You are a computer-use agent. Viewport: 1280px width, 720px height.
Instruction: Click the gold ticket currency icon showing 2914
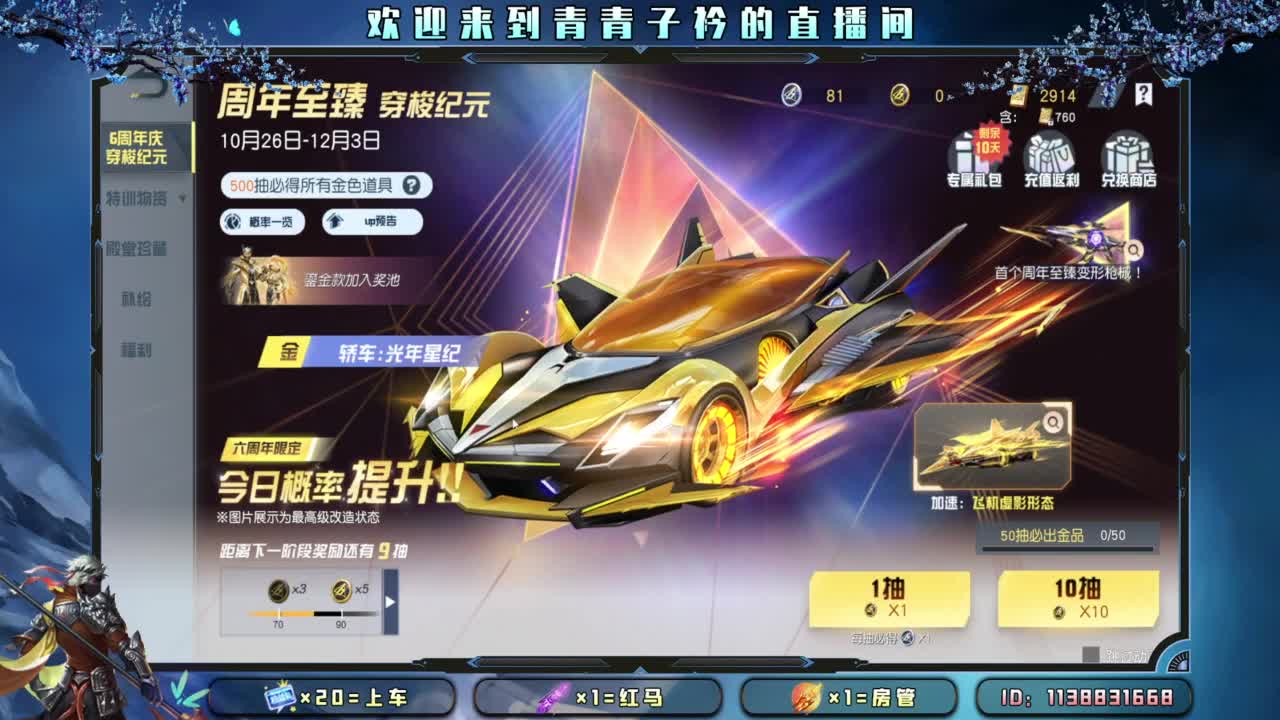[x=1020, y=96]
